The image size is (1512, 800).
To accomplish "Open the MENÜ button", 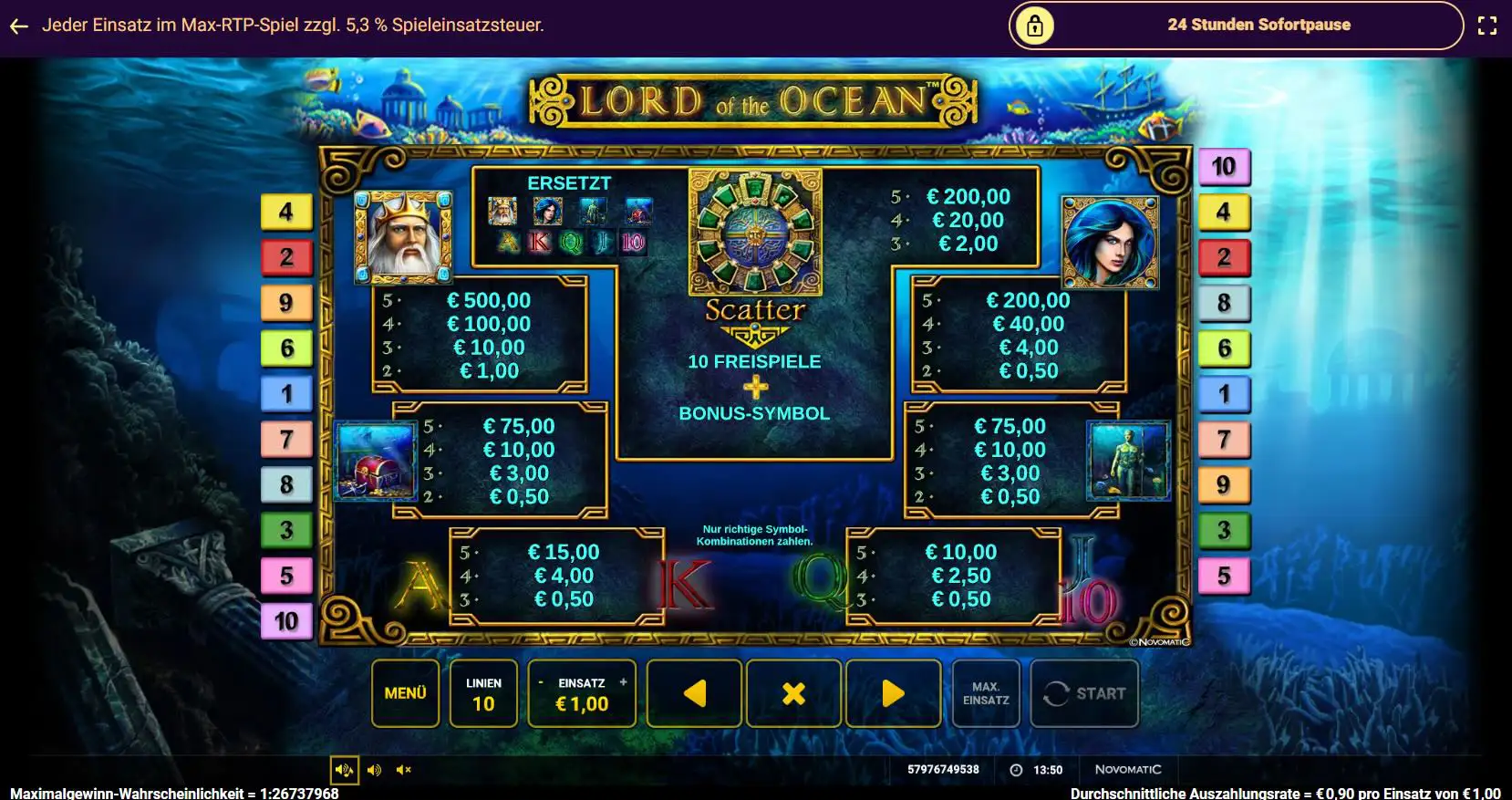I will (405, 693).
